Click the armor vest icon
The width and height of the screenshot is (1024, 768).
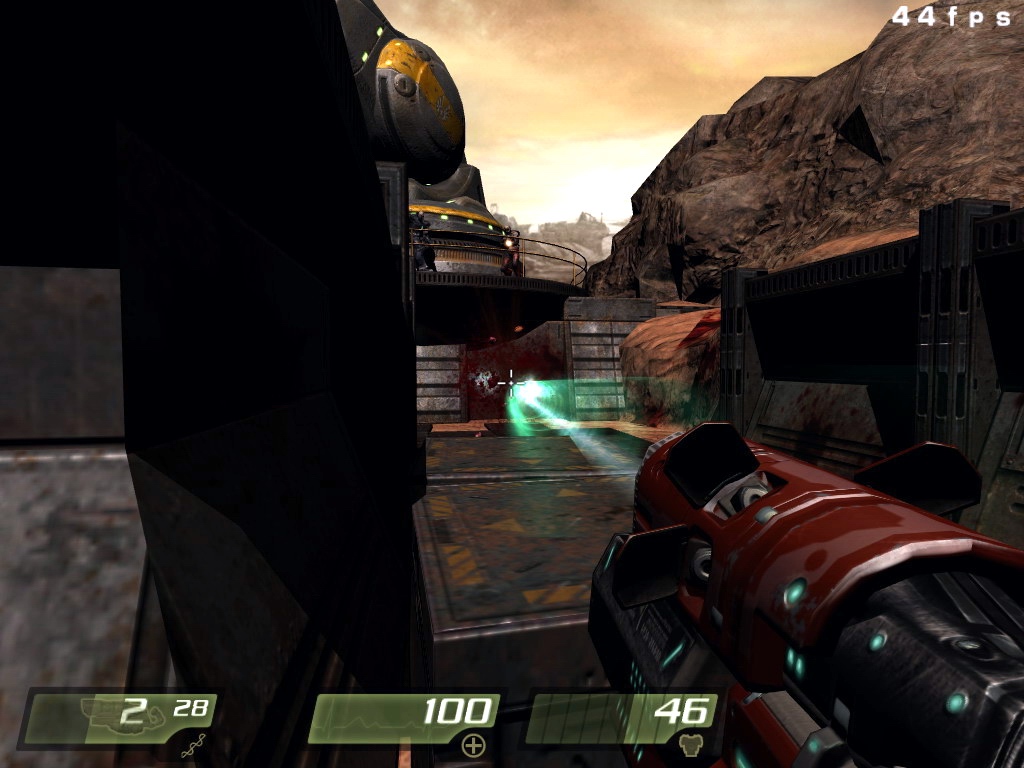click(x=690, y=745)
